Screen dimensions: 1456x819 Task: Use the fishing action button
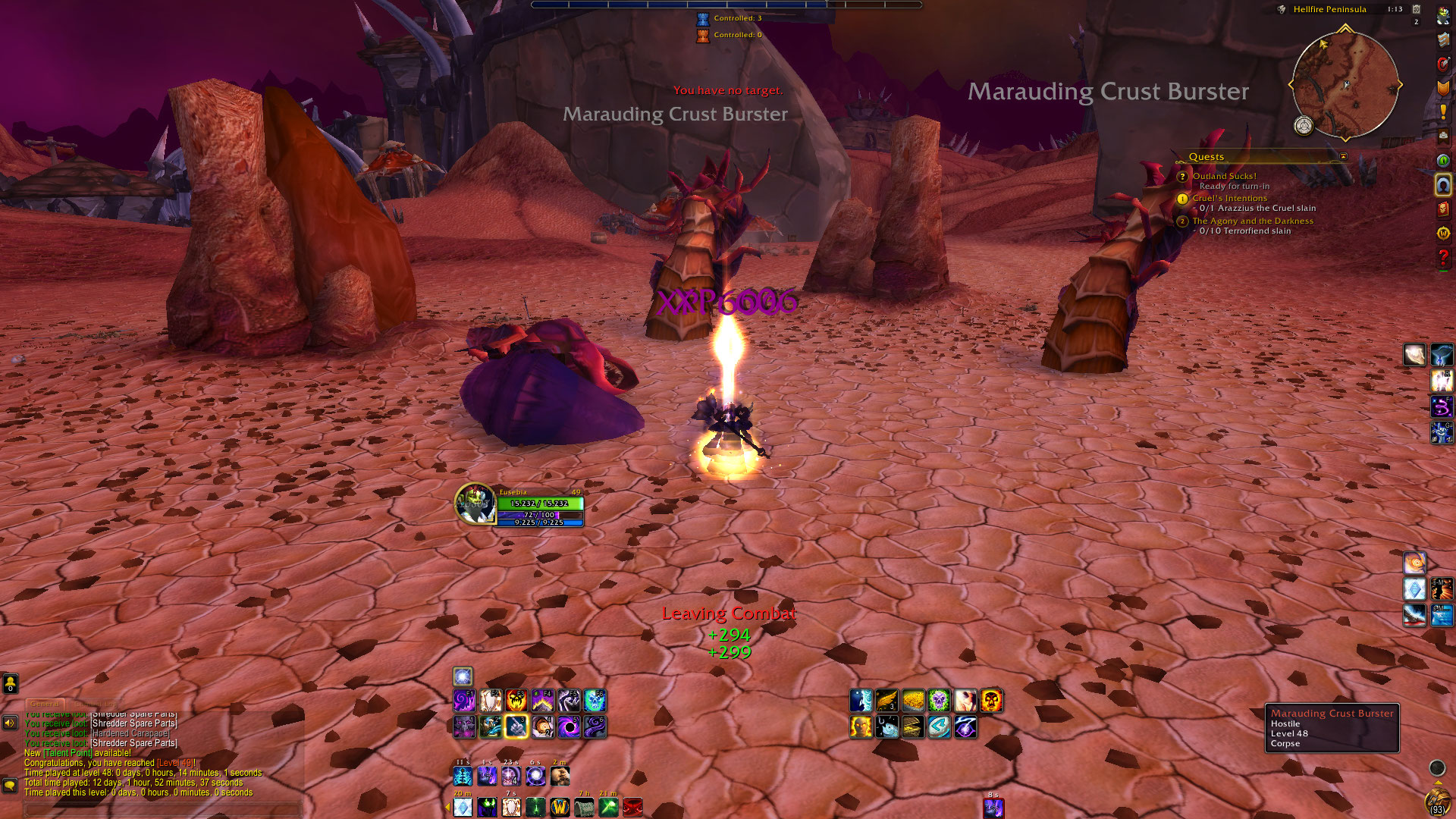(886, 727)
